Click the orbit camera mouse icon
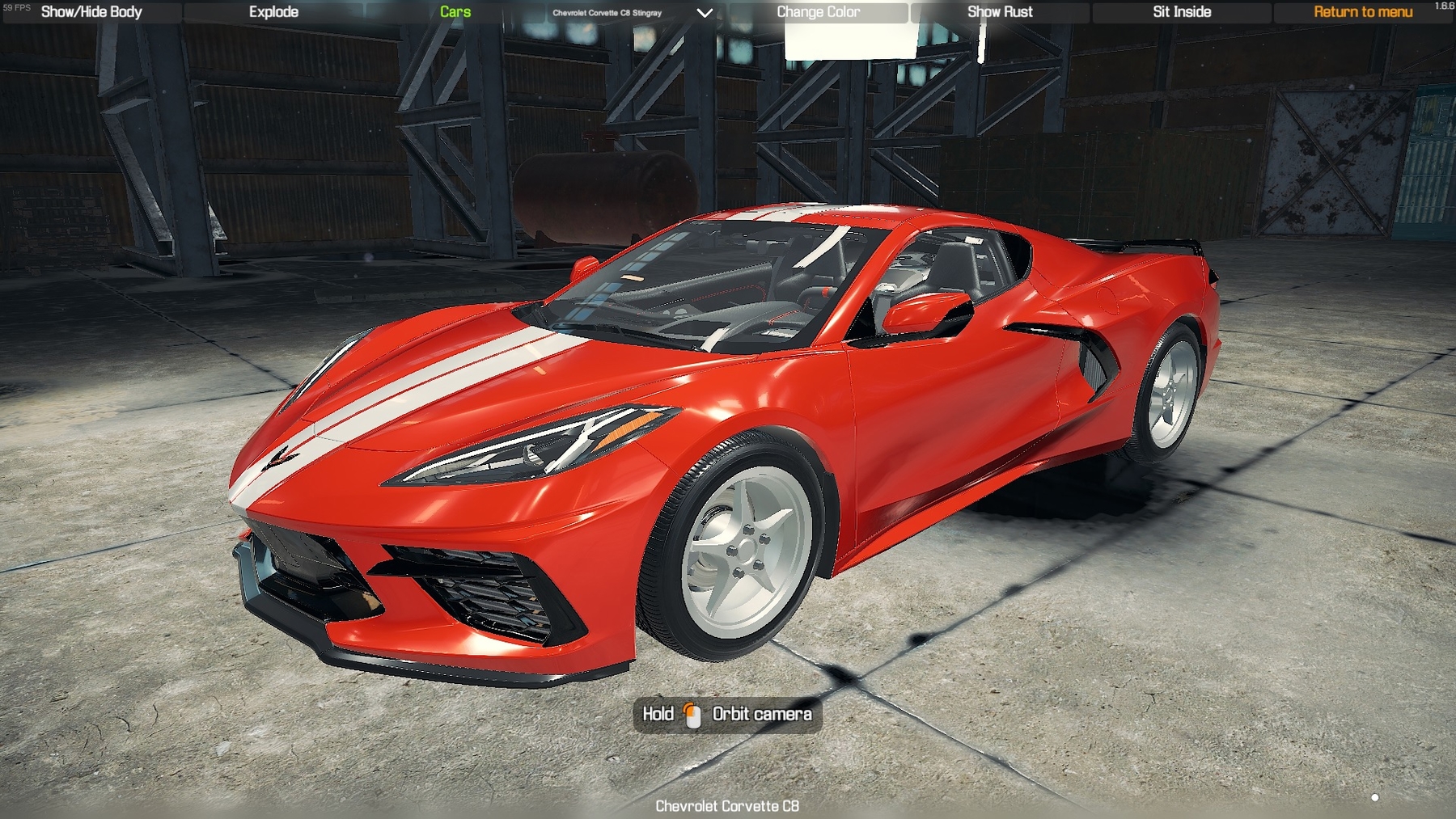Image resolution: width=1456 pixels, height=819 pixels. (692, 714)
